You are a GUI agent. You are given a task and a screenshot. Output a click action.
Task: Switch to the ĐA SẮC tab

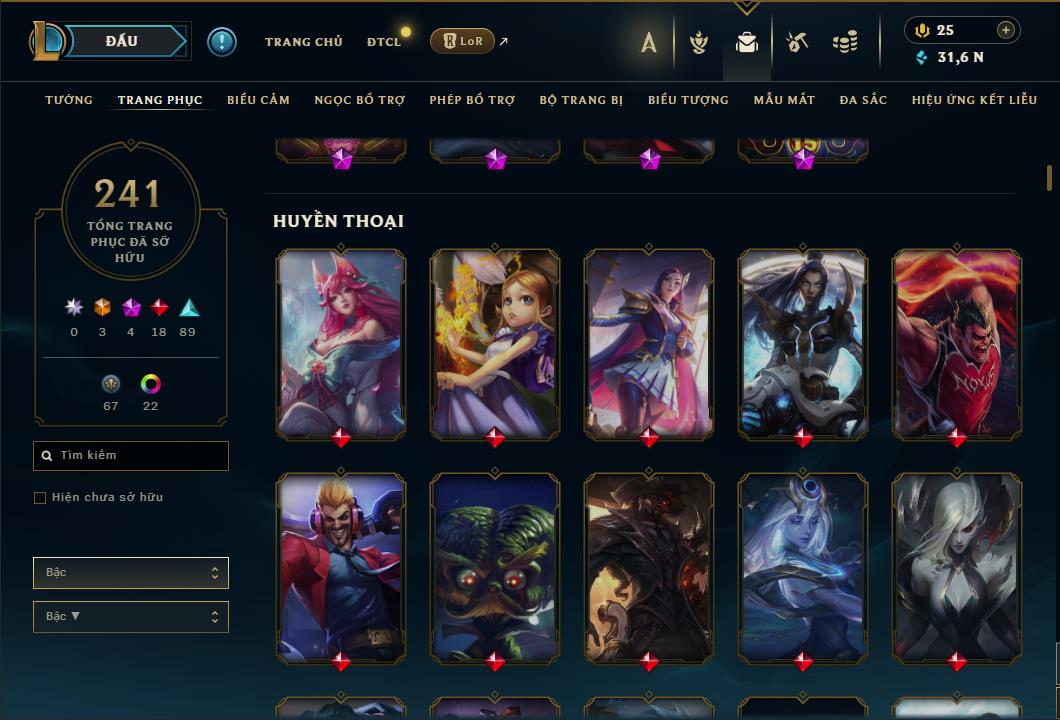click(863, 100)
